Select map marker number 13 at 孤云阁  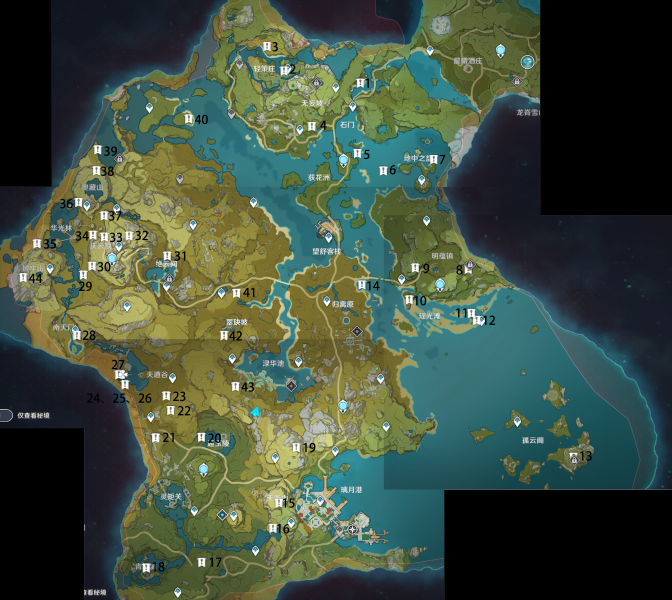click(x=574, y=456)
